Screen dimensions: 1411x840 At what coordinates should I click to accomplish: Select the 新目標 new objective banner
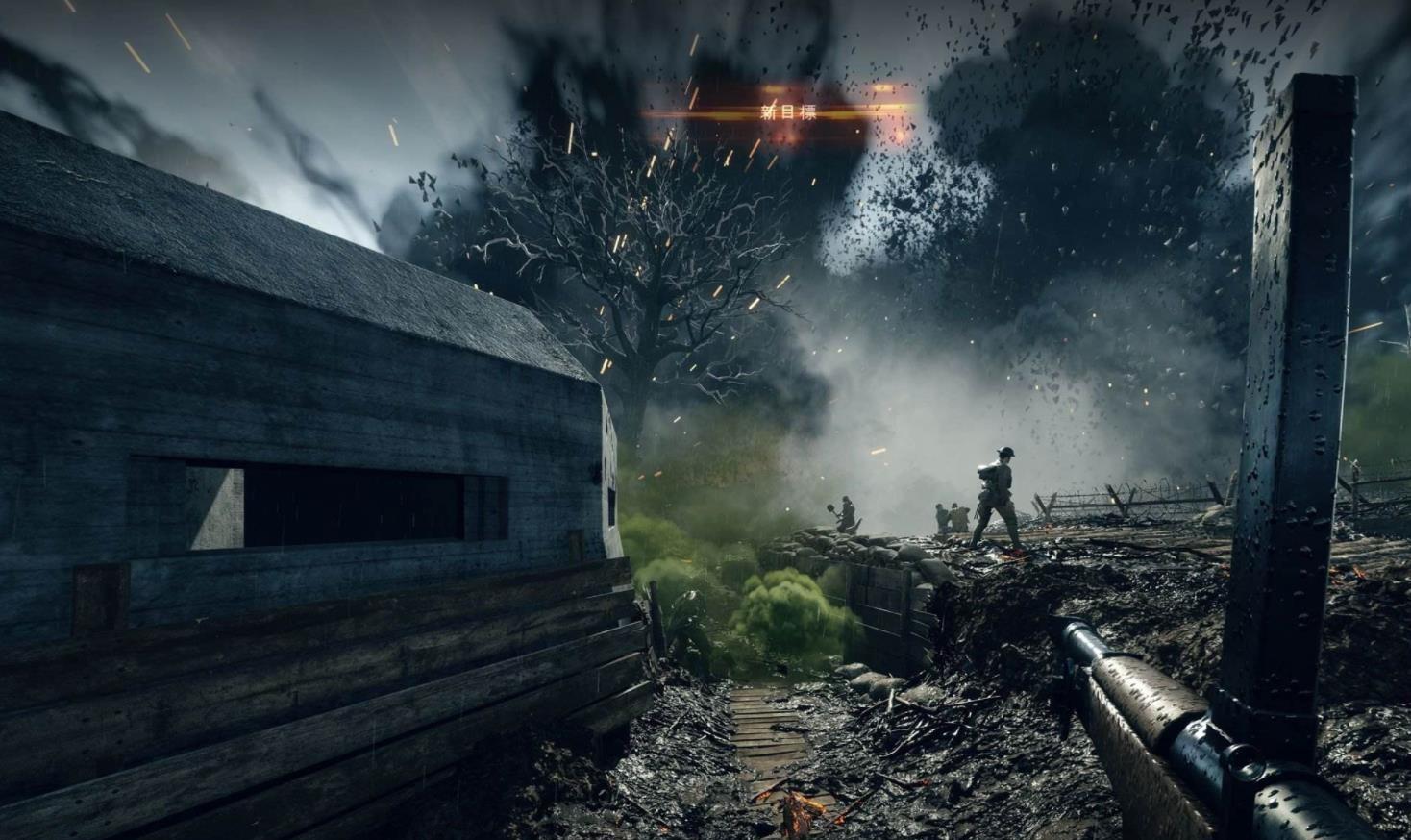tap(787, 112)
